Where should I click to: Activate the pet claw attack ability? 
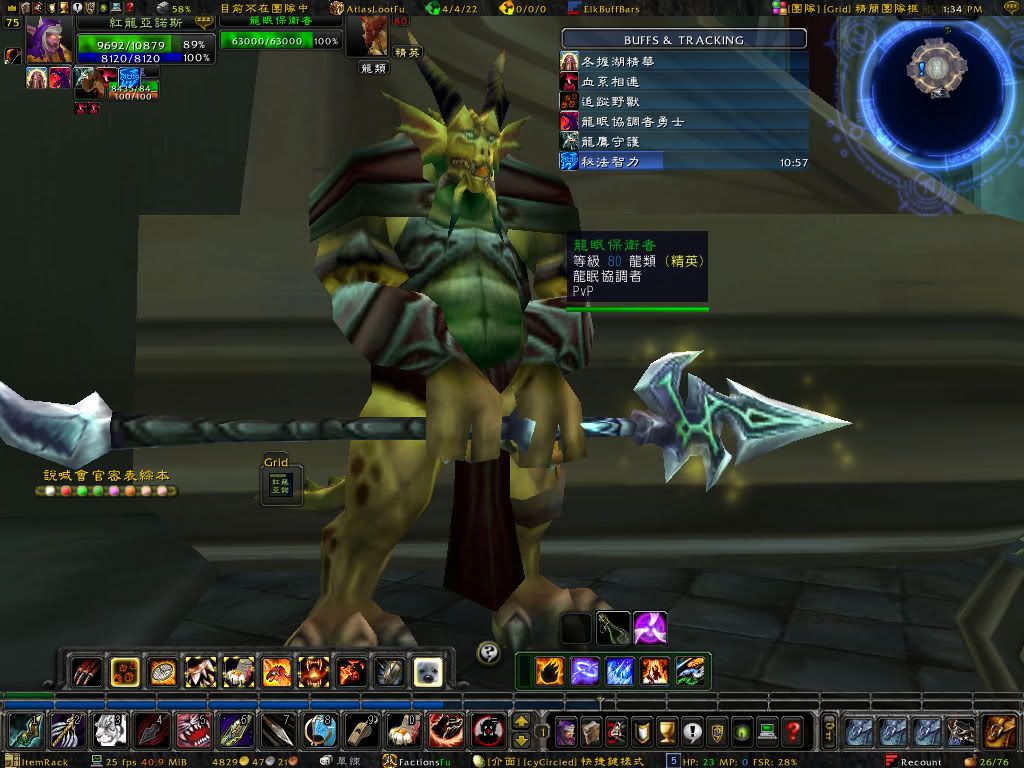click(86, 671)
